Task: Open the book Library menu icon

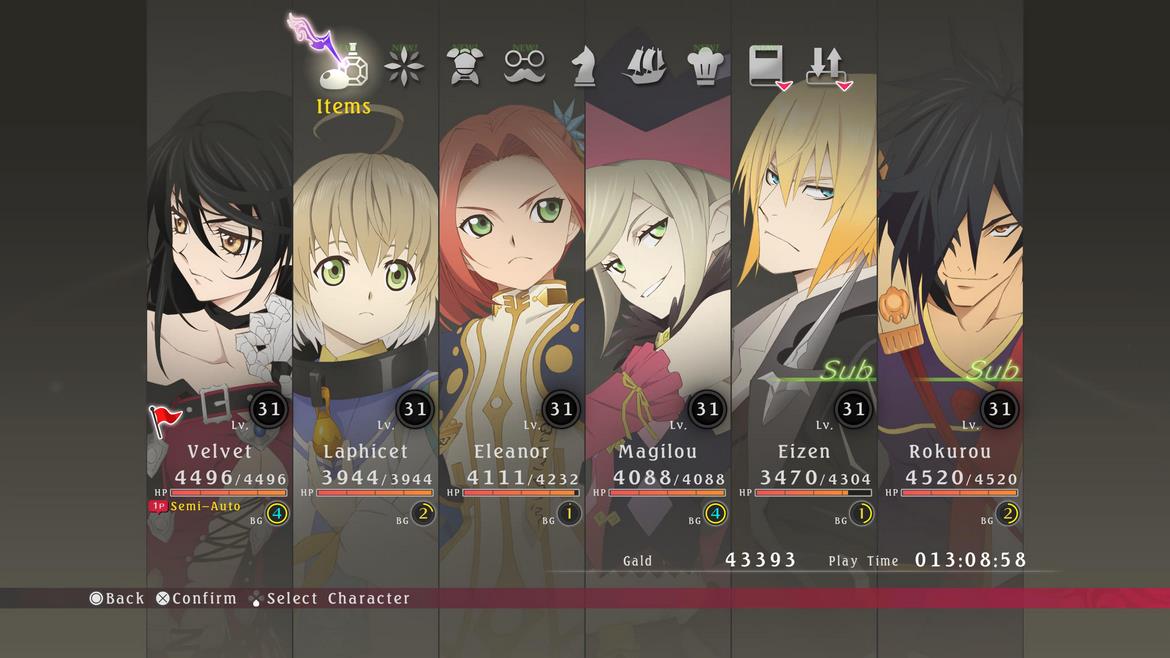Action: [767, 66]
